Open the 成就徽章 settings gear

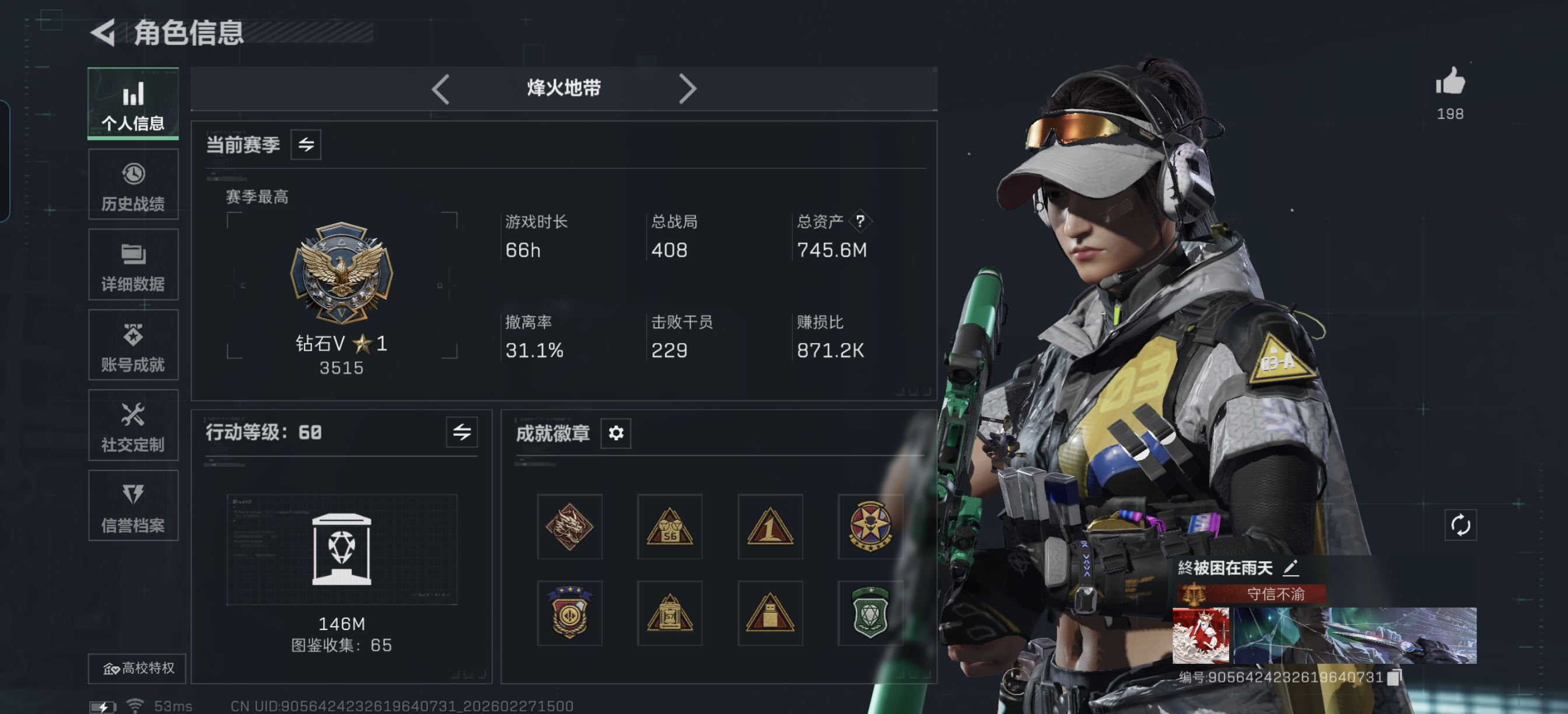(615, 433)
